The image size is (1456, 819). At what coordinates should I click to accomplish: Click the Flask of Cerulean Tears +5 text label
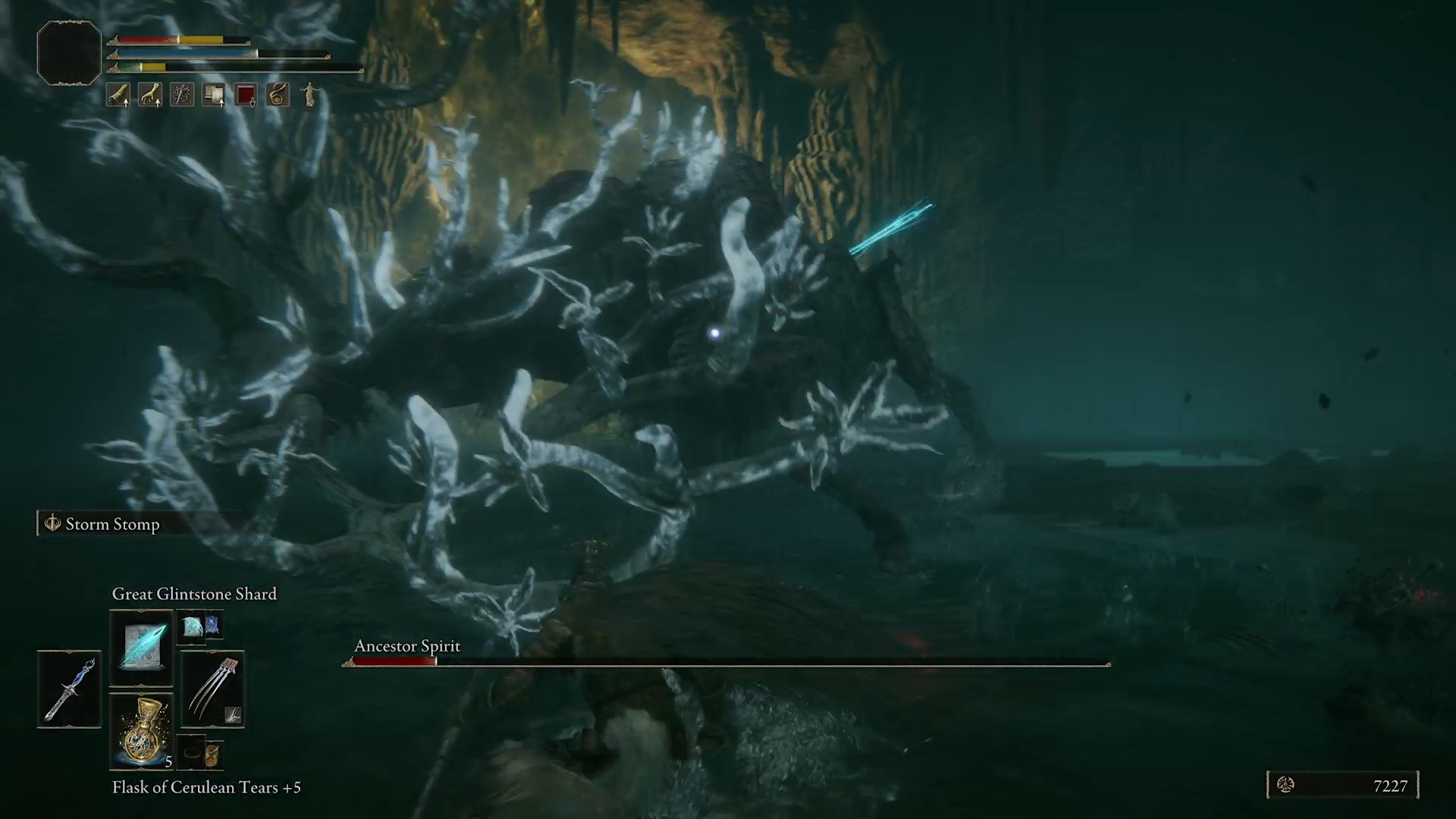[x=206, y=787]
